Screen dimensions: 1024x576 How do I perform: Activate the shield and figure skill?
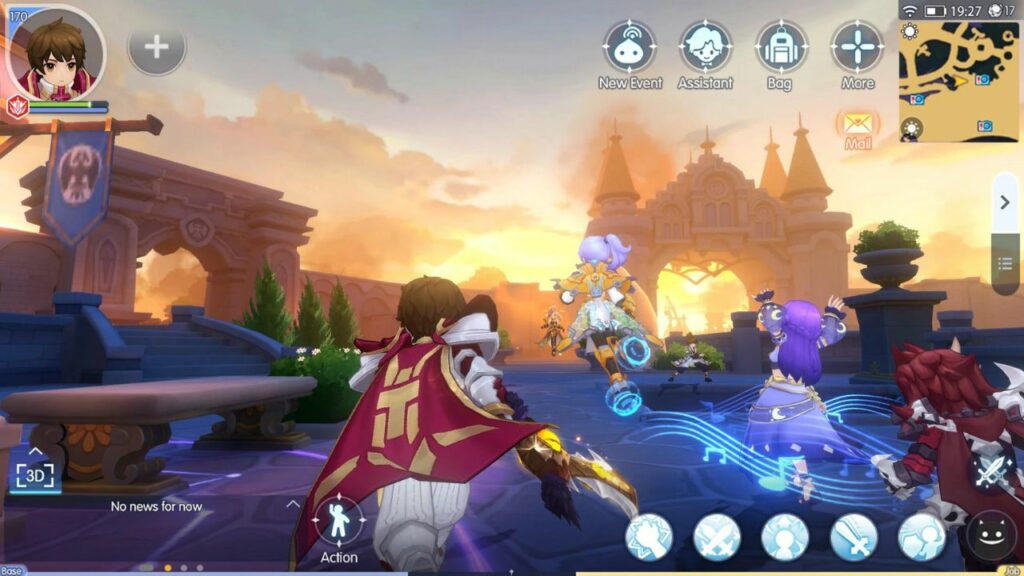[x=921, y=537]
